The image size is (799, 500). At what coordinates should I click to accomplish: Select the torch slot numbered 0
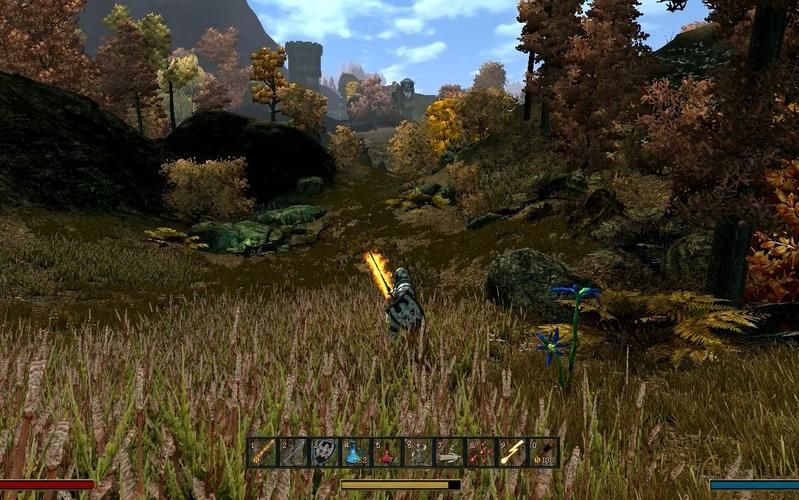tap(542, 452)
